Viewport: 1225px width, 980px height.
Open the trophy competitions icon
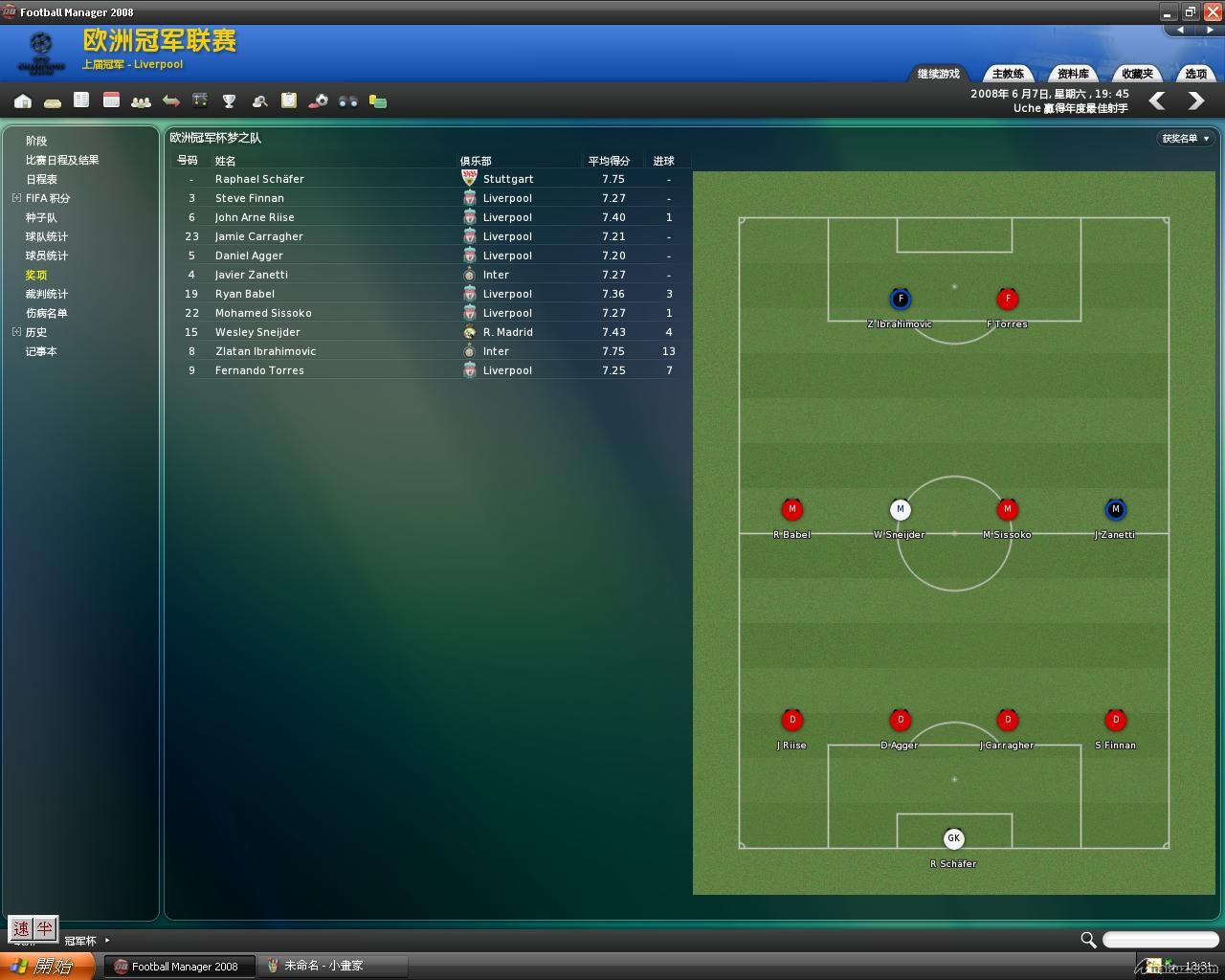point(229,101)
